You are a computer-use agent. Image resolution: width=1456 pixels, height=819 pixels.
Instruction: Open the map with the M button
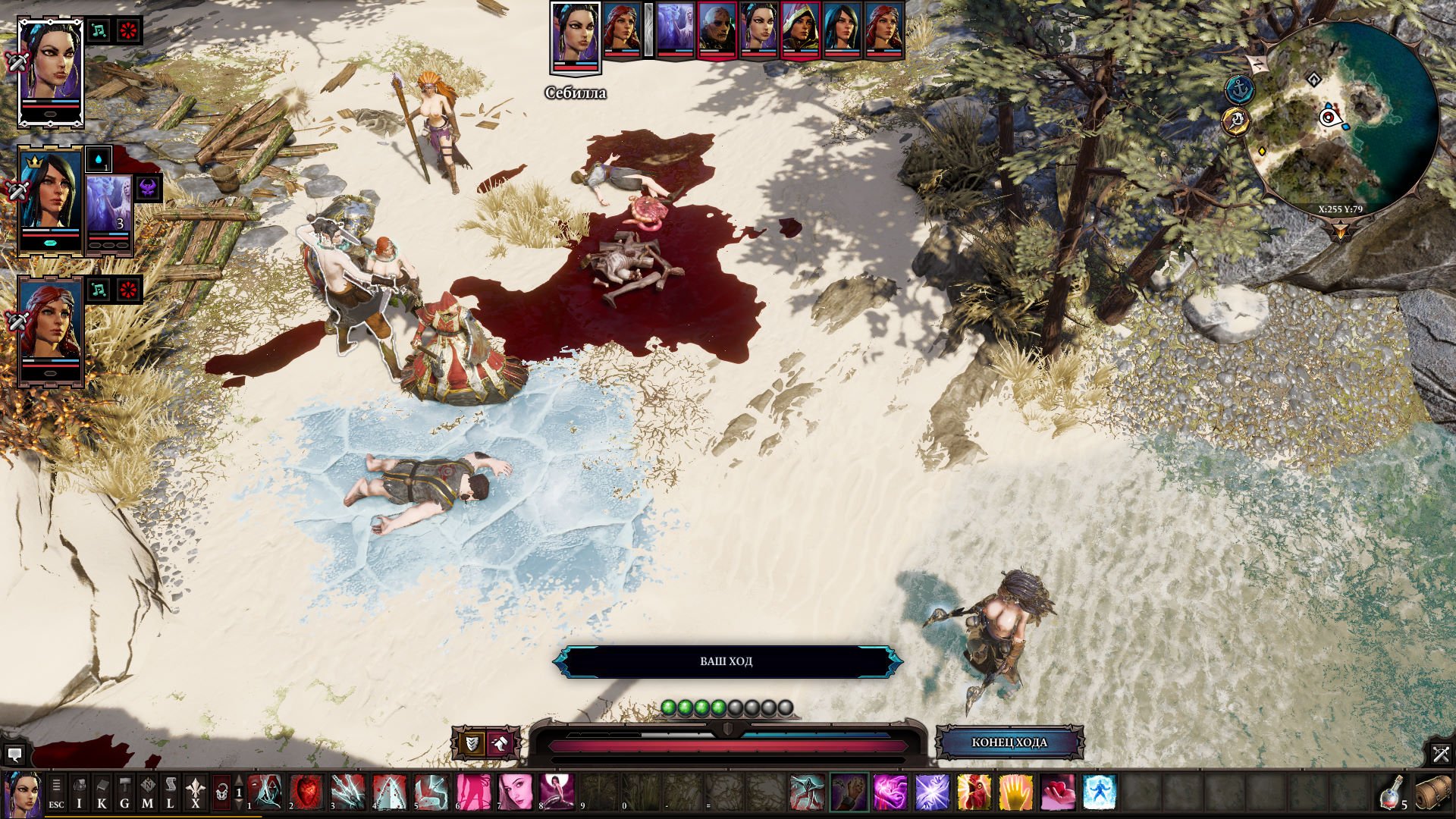point(147,792)
